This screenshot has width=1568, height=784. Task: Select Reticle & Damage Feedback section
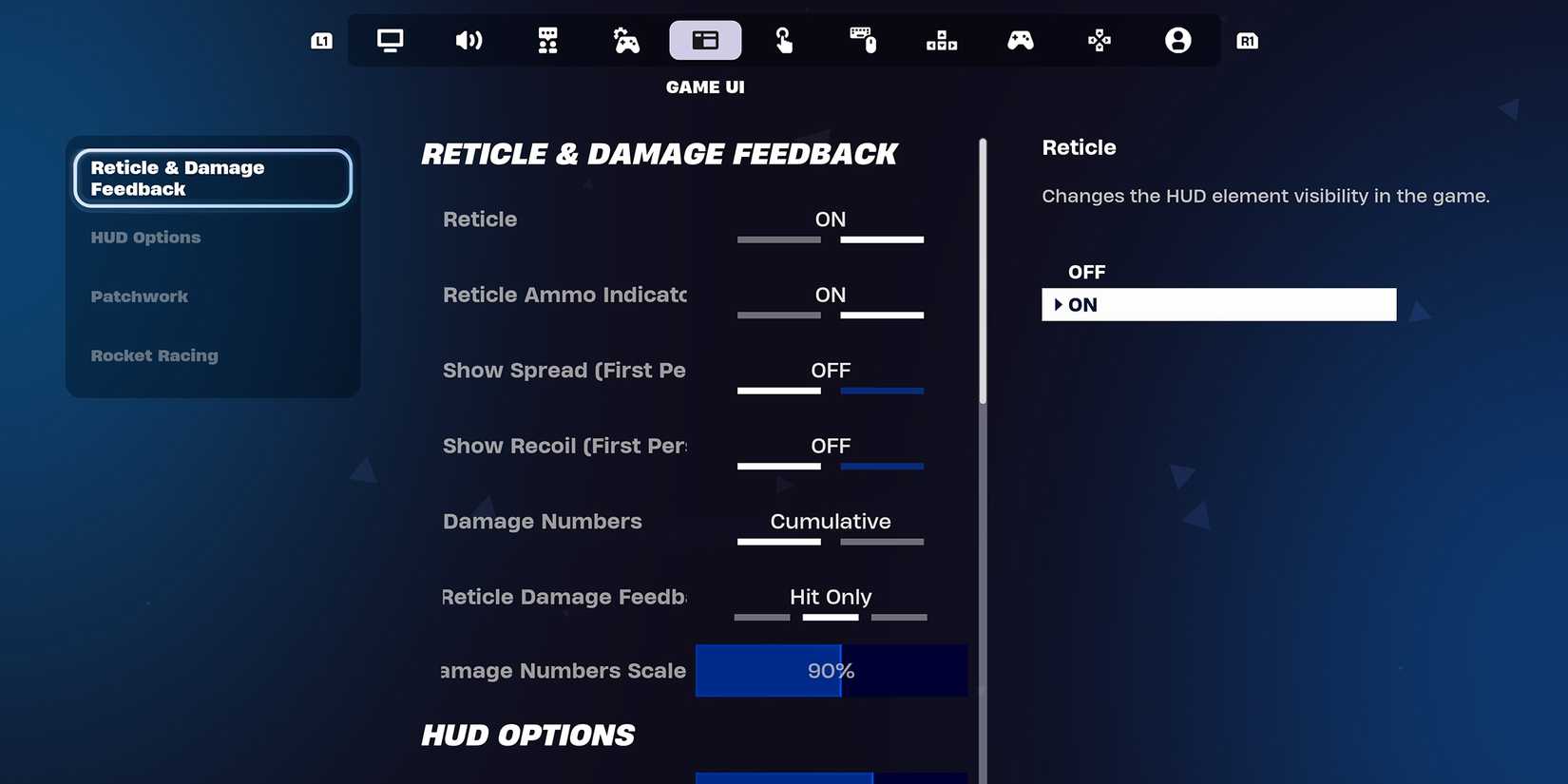[212, 178]
